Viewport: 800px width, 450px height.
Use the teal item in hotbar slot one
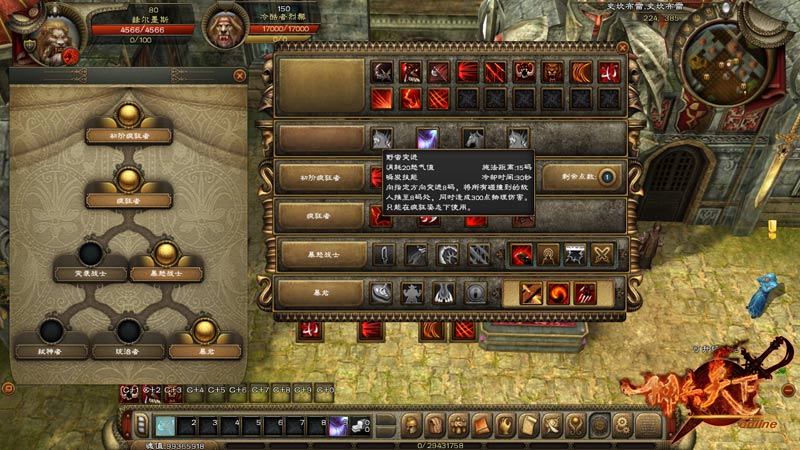click(165, 425)
